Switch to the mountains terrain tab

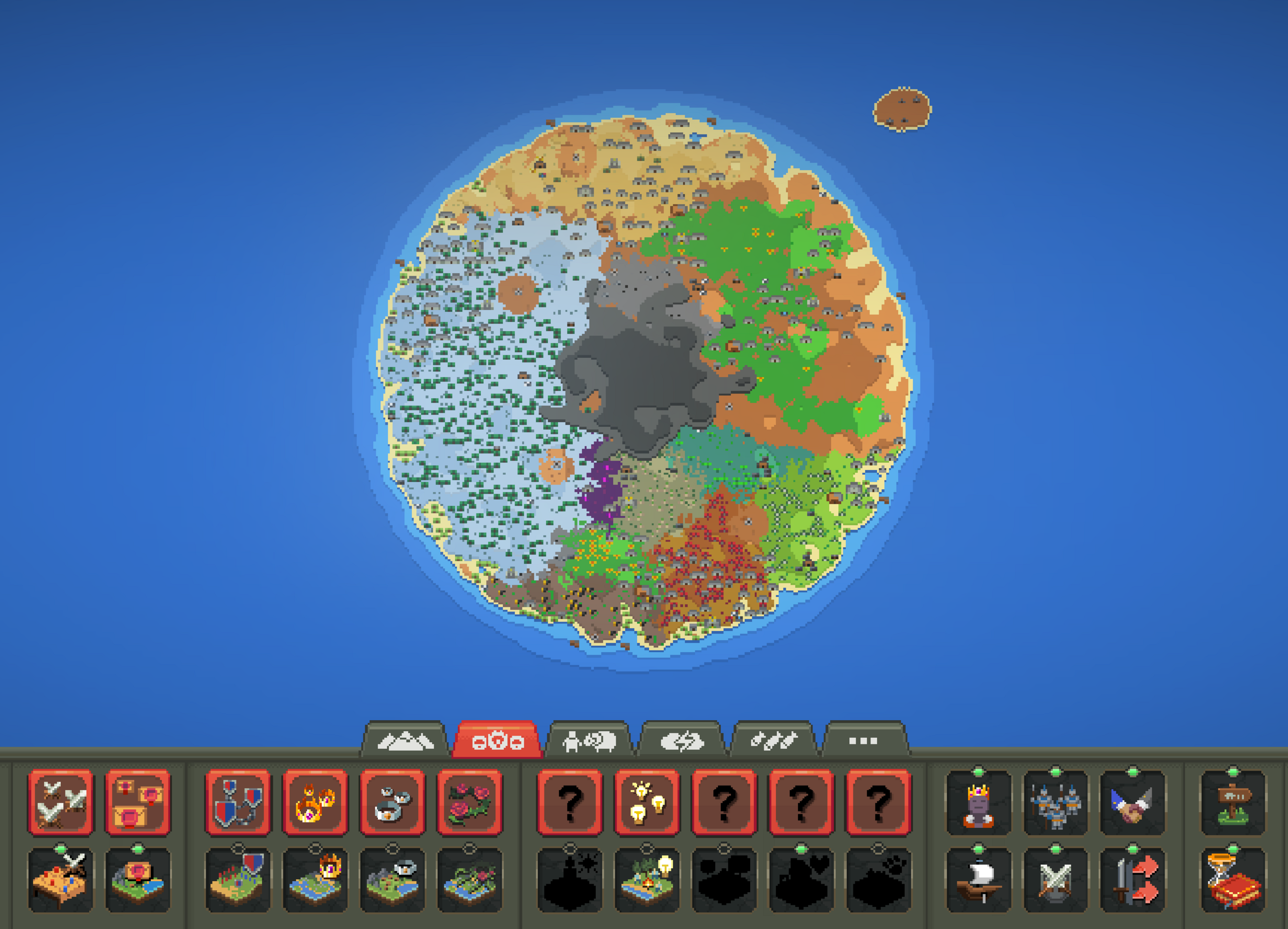pyautogui.click(x=405, y=740)
